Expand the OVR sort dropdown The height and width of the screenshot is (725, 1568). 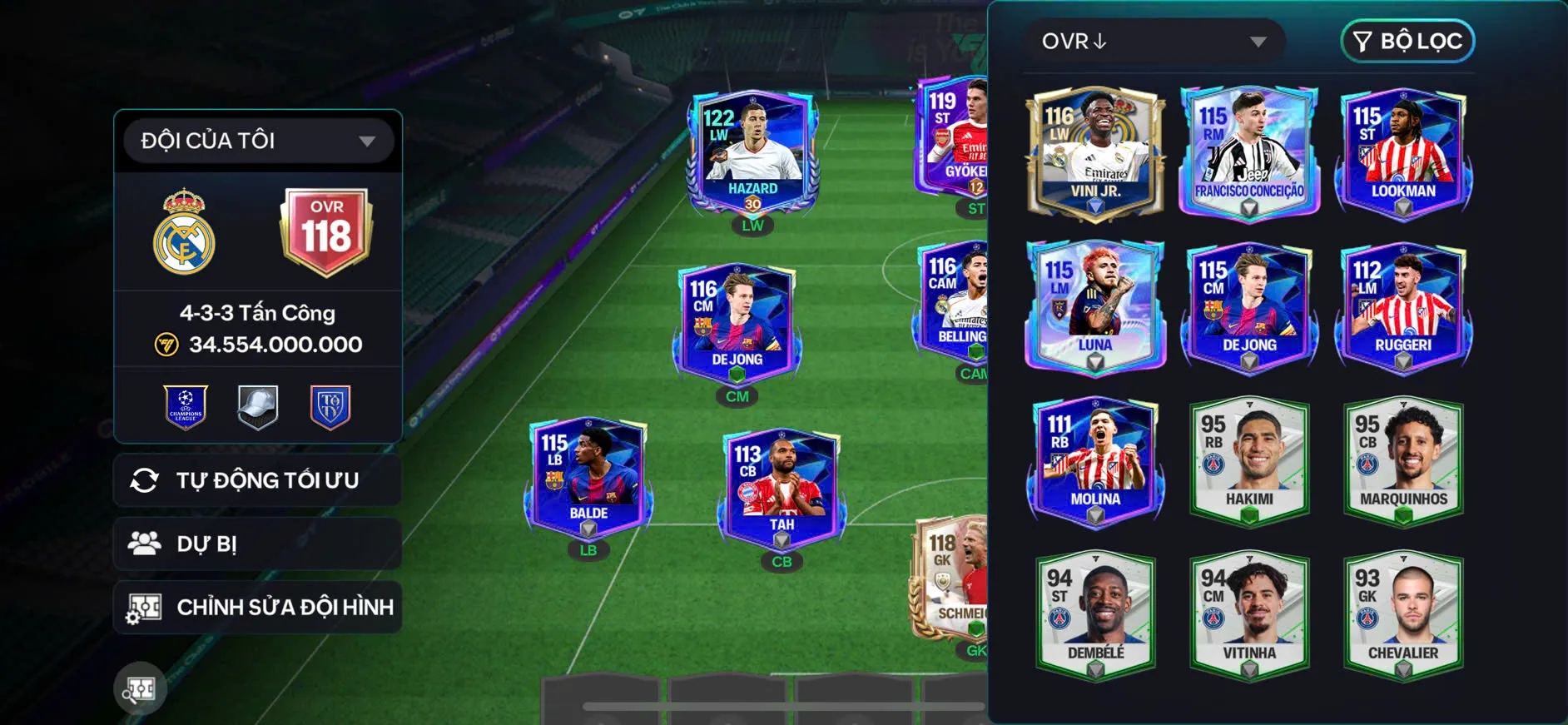(x=1154, y=41)
